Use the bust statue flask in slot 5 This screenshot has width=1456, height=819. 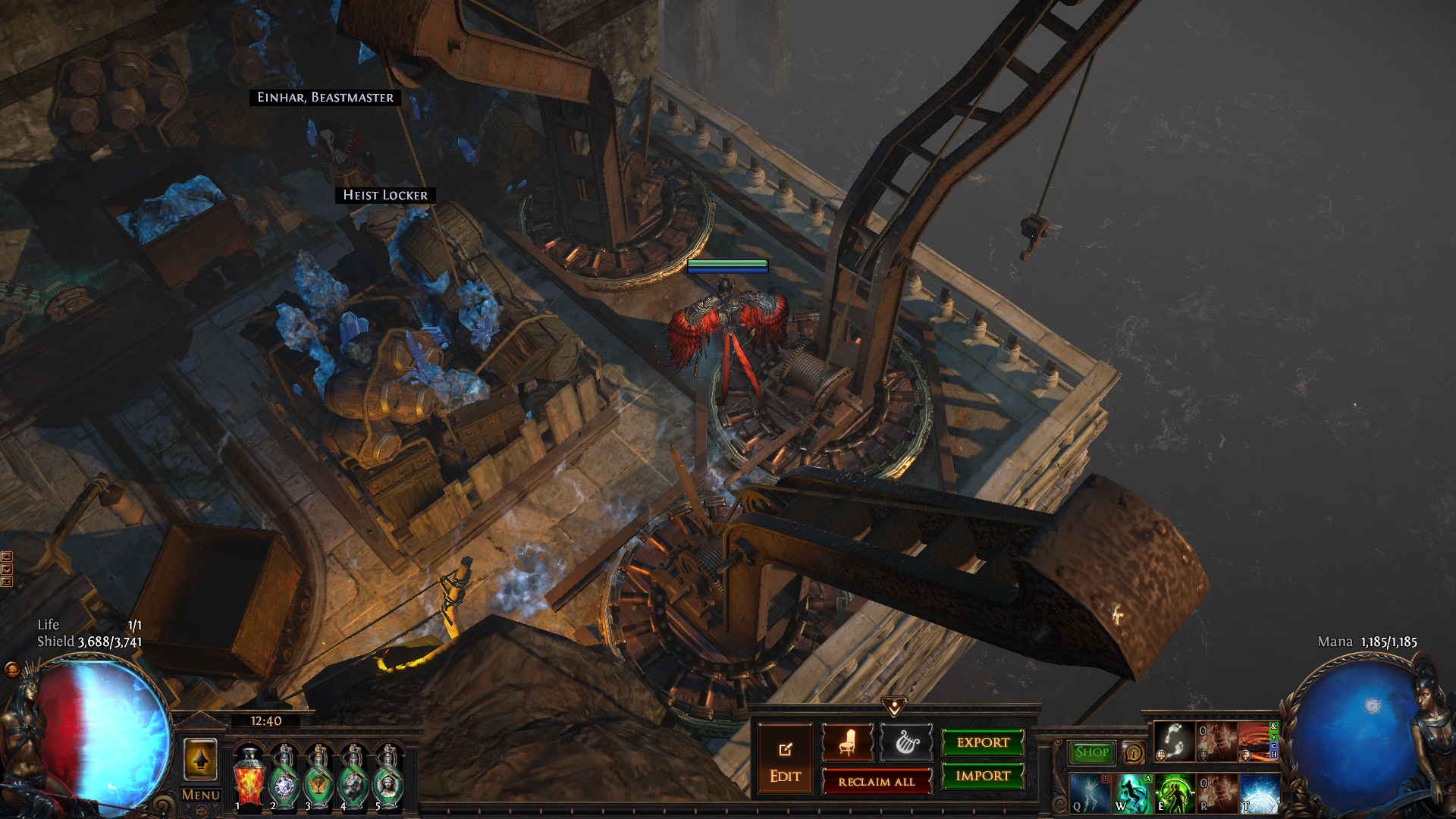tap(388, 780)
